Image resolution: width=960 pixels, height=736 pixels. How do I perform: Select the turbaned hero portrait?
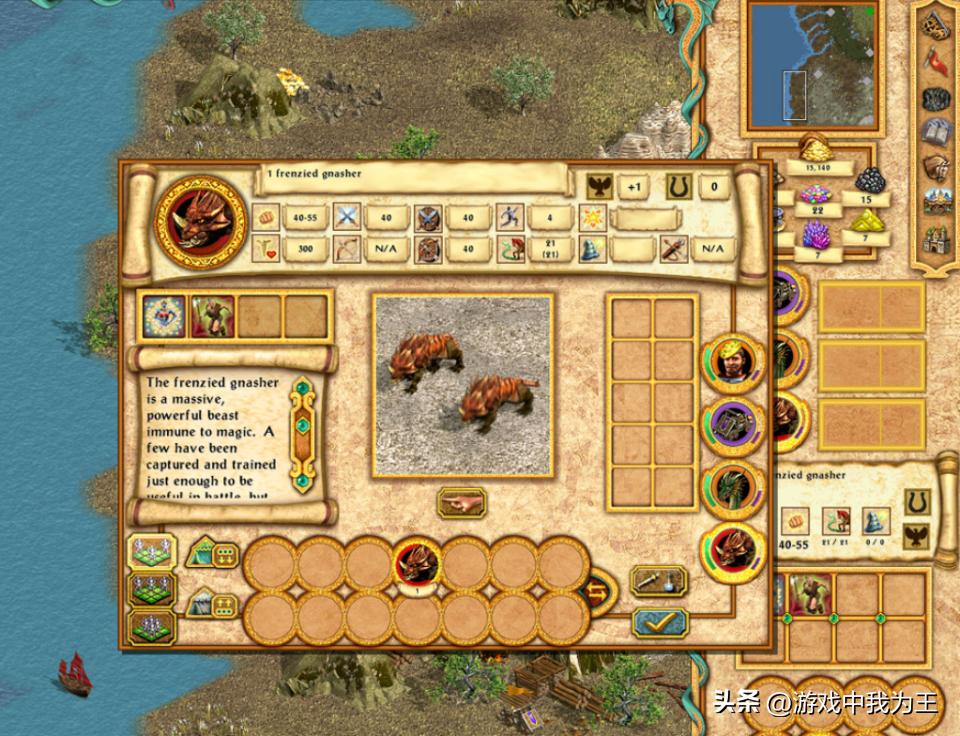[733, 363]
